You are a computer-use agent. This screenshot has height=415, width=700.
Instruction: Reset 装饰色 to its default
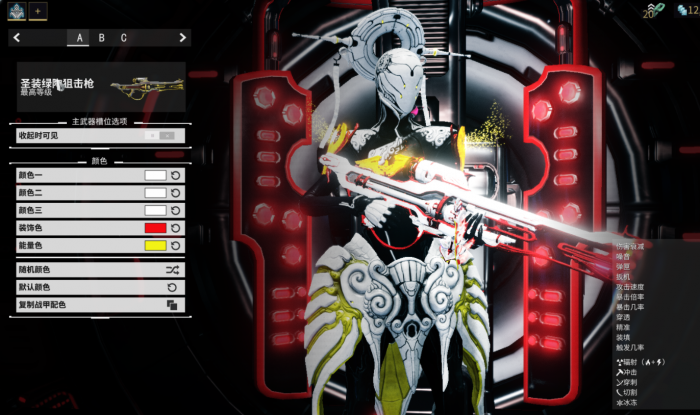pyautogui.click(x=176, y=228)
